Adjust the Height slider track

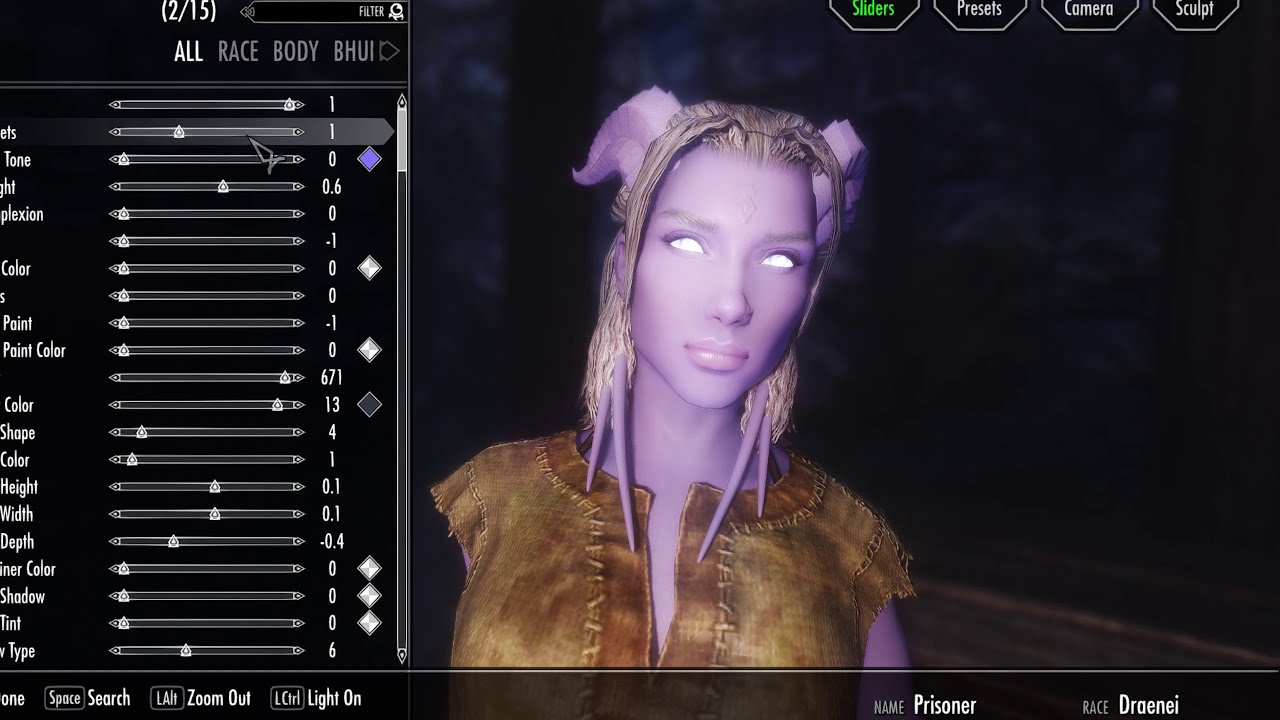(207, 487)
